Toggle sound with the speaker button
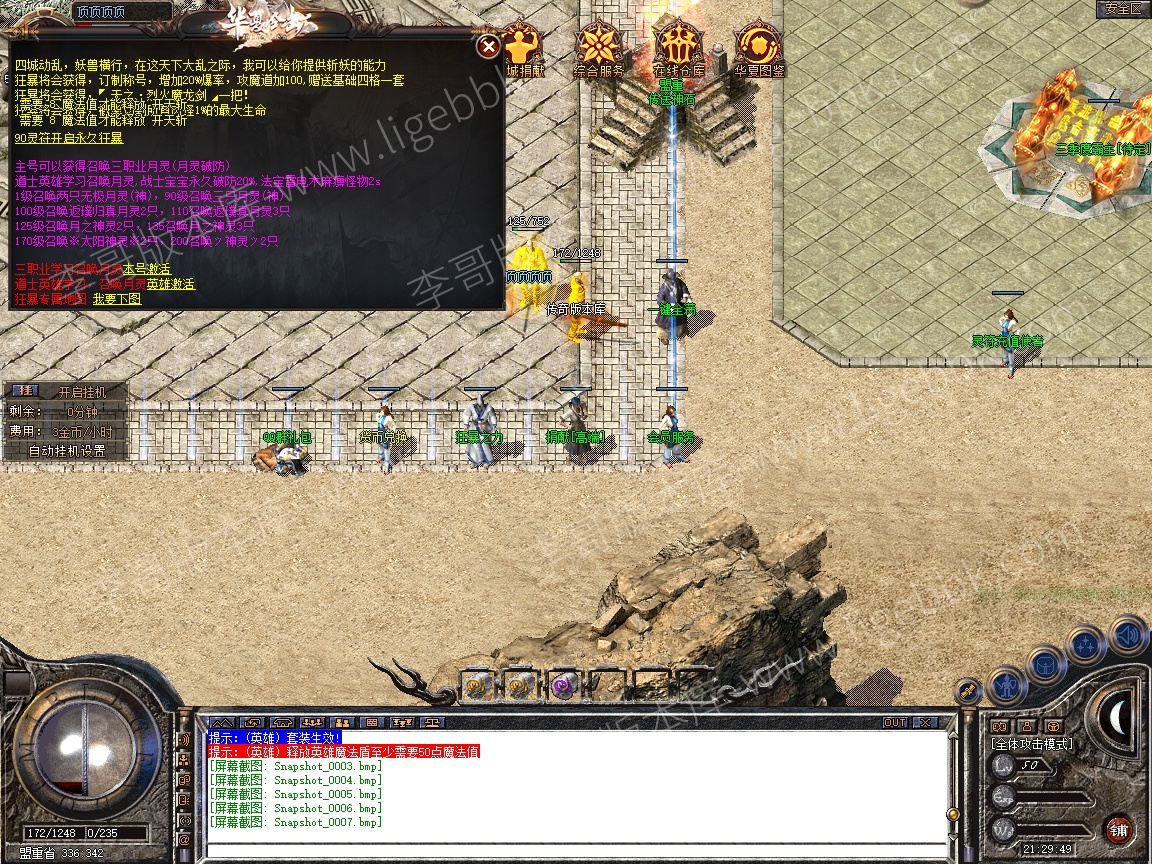This screenshot has width=1152, height=864. pyautogui.click(x=1128, y=634)
